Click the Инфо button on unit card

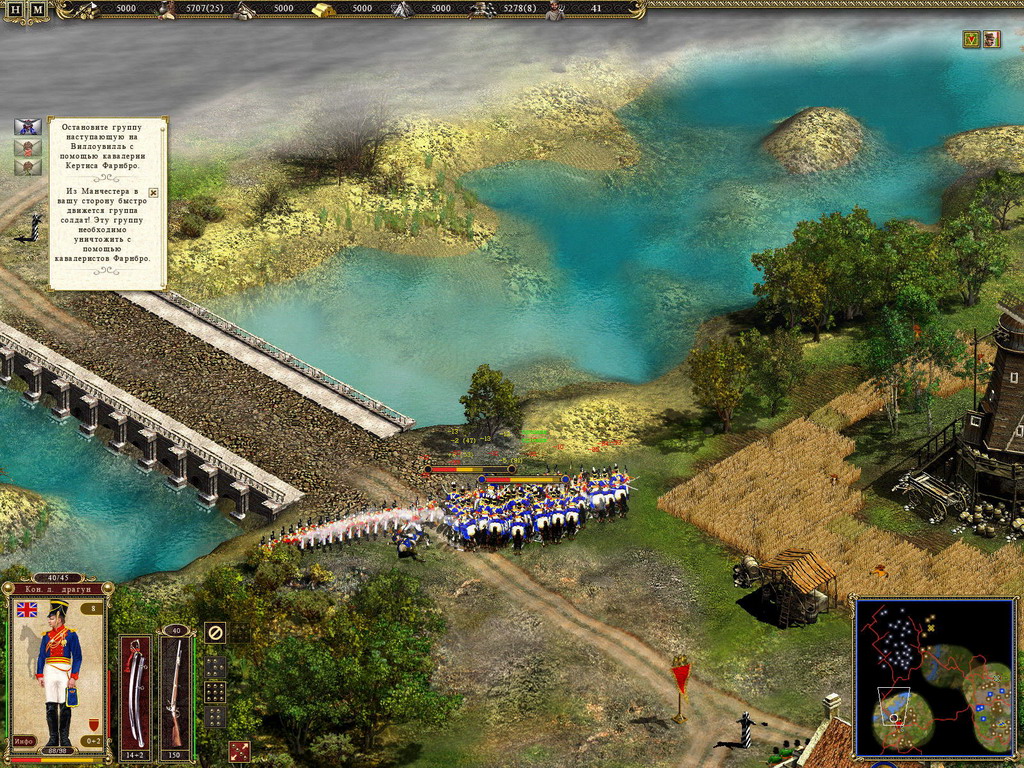(x=24, y=741)
